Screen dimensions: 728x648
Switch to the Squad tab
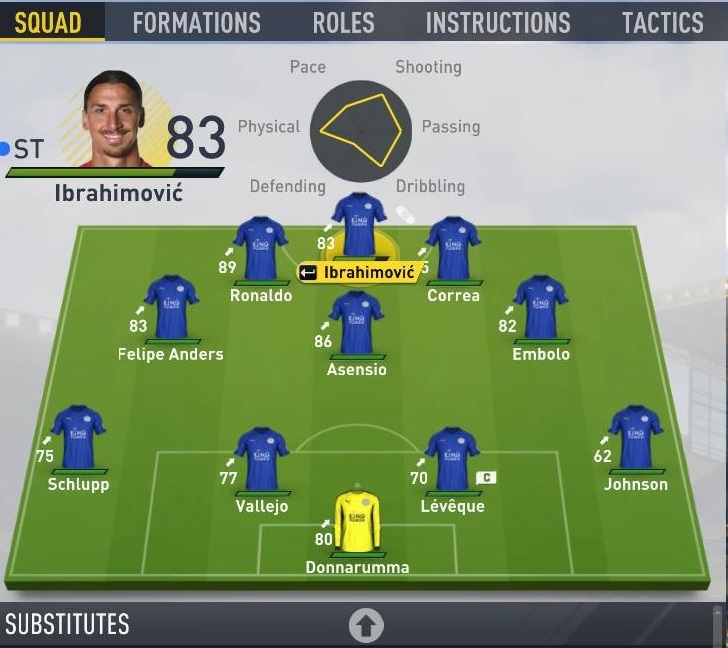49,22
